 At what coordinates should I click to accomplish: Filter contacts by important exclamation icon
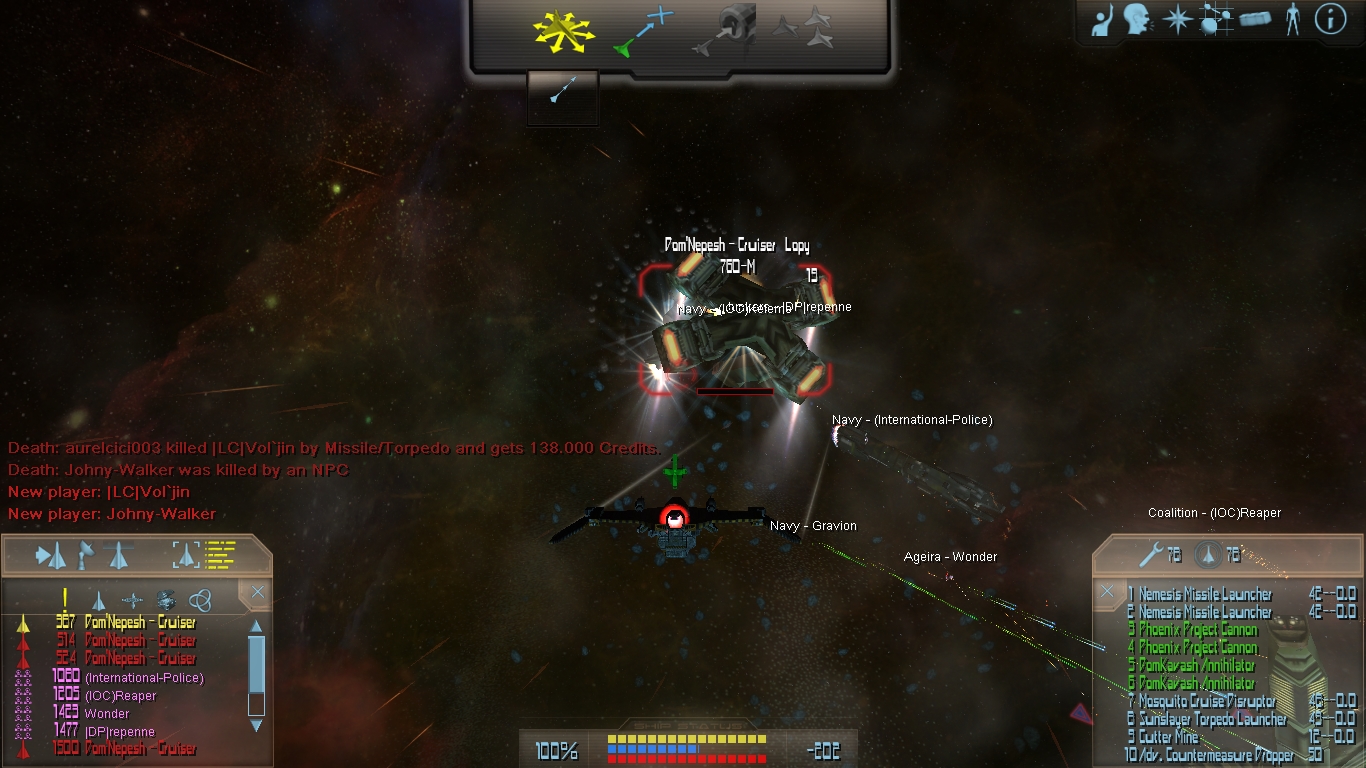tap(65, 600)
